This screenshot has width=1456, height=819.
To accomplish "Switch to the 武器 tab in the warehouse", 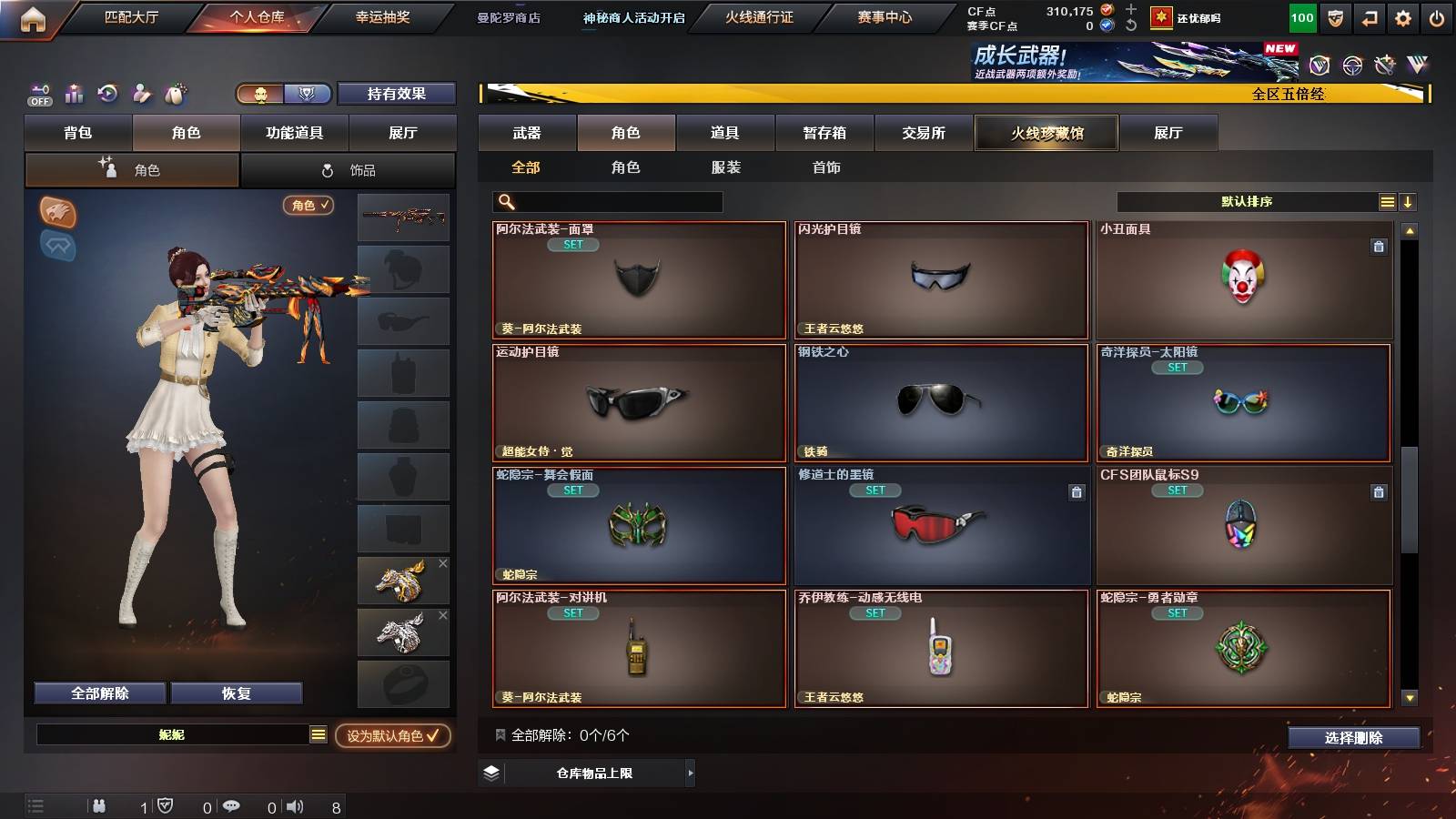I will pyautogui.click(x=526, y=133).
